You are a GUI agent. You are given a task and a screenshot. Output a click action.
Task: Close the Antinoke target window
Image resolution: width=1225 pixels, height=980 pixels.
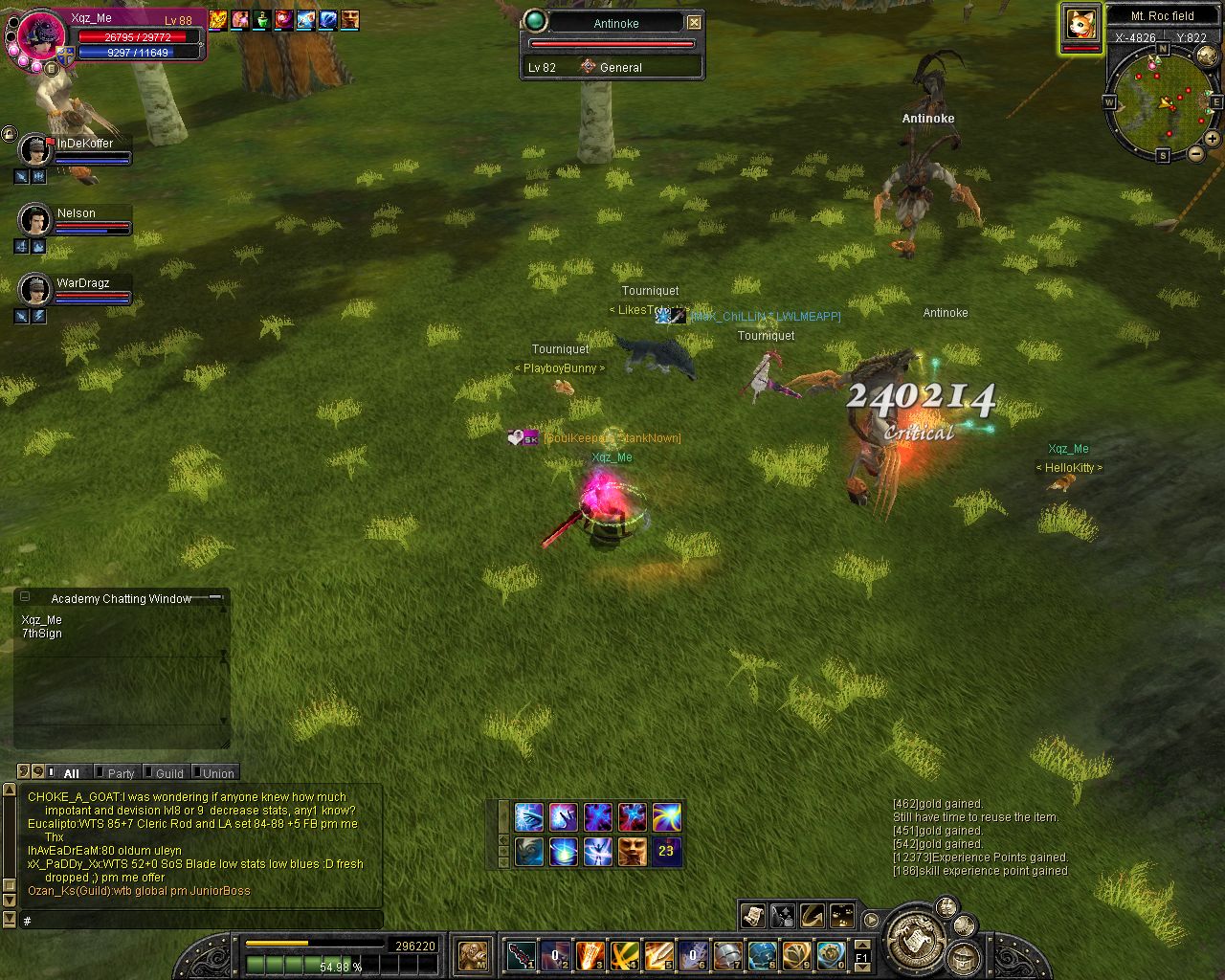tap(695, 23)
